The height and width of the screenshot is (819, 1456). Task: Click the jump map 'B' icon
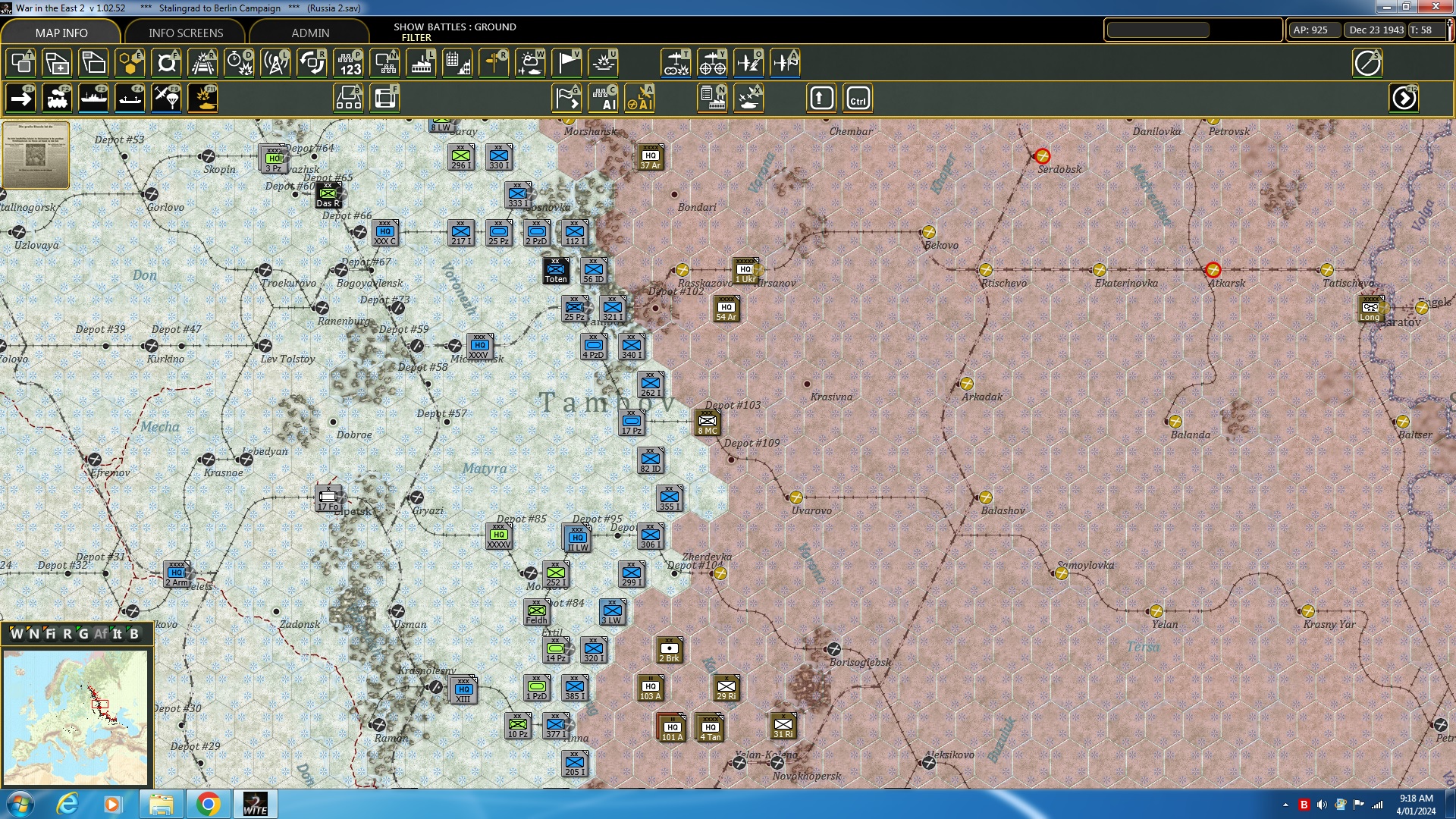click(348, 98)
